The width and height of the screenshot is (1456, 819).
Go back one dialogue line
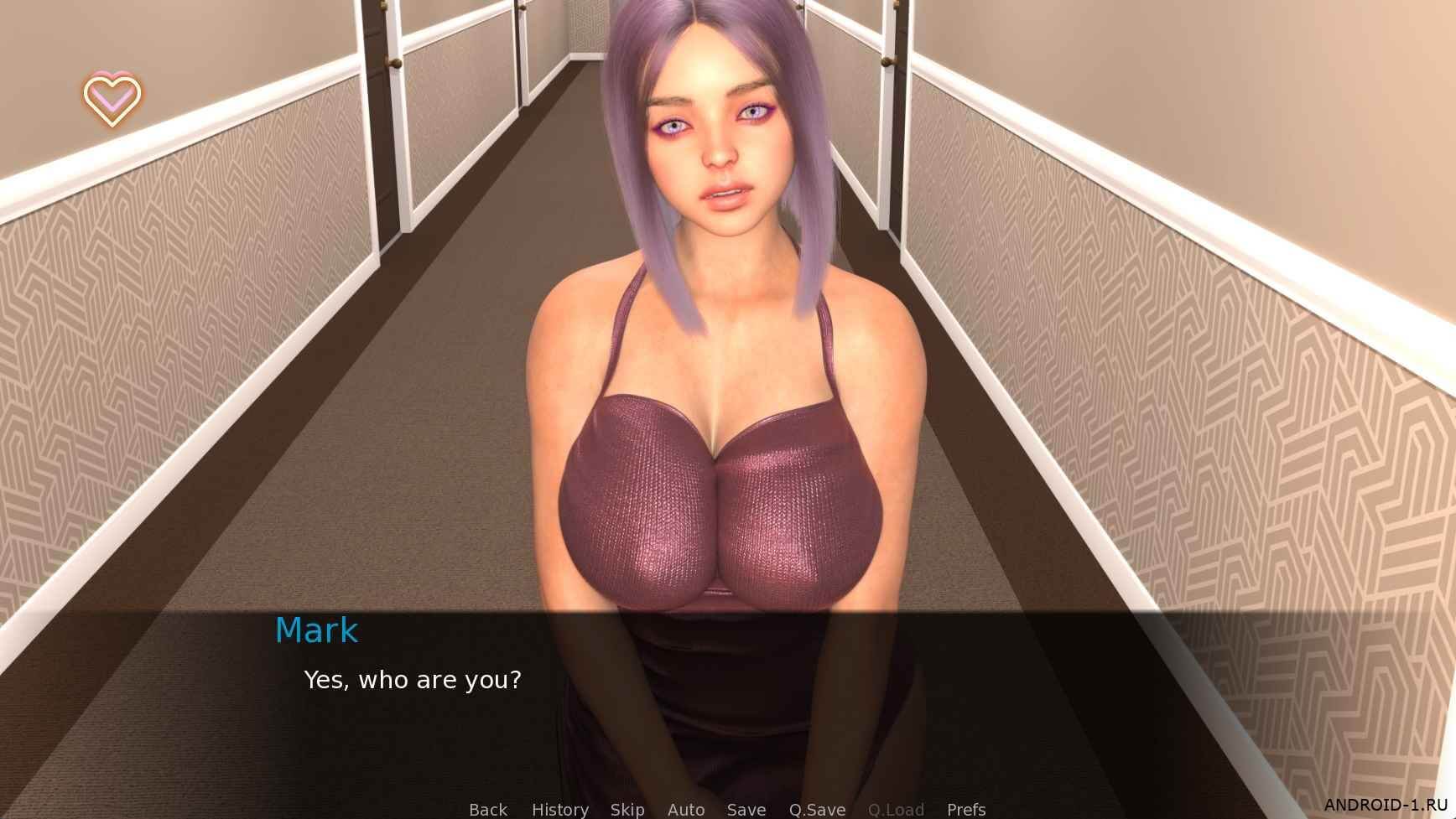coord(488,809)
